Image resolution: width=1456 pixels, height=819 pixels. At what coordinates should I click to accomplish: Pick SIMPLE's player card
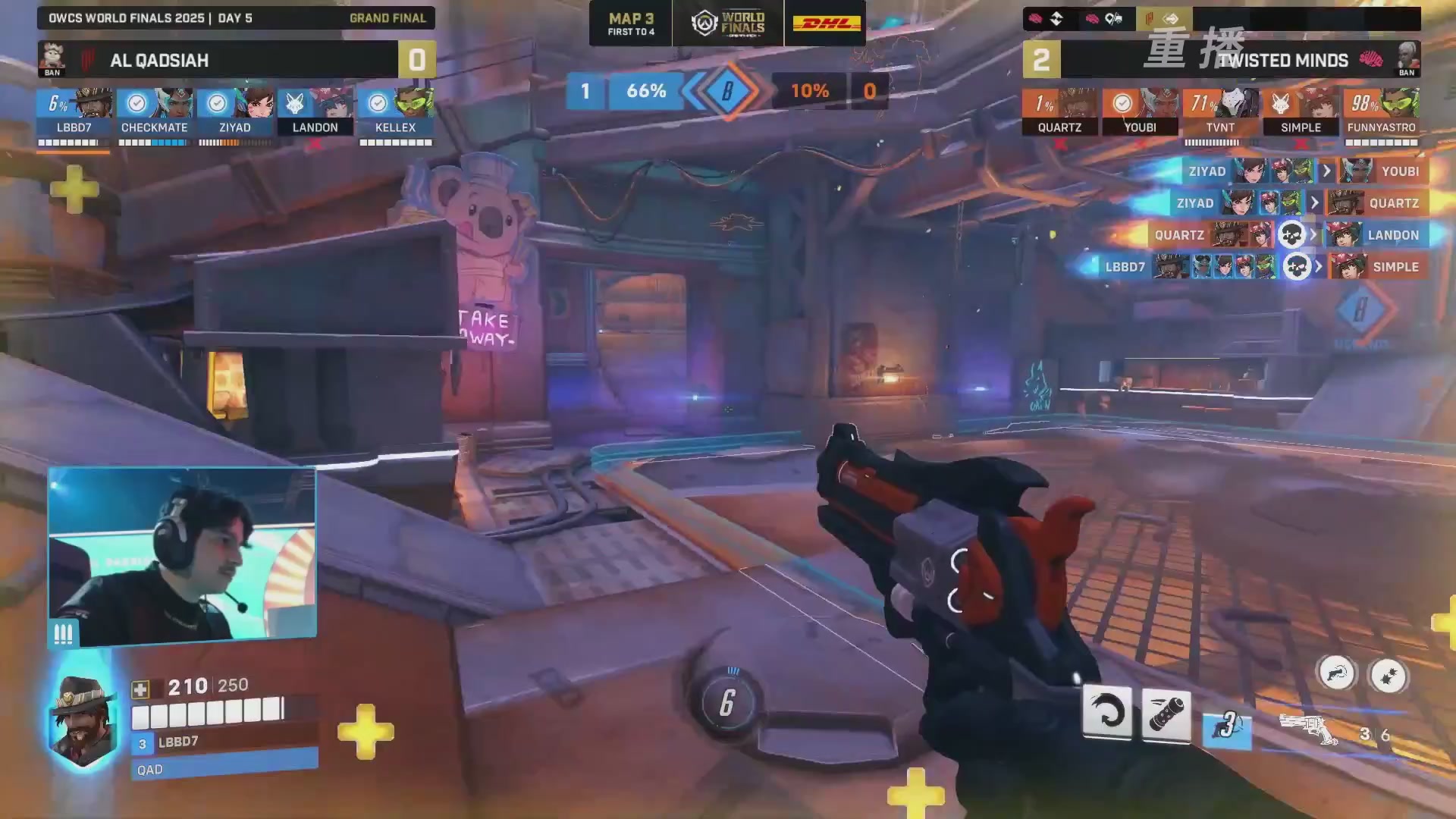[x=1301, y=112]
